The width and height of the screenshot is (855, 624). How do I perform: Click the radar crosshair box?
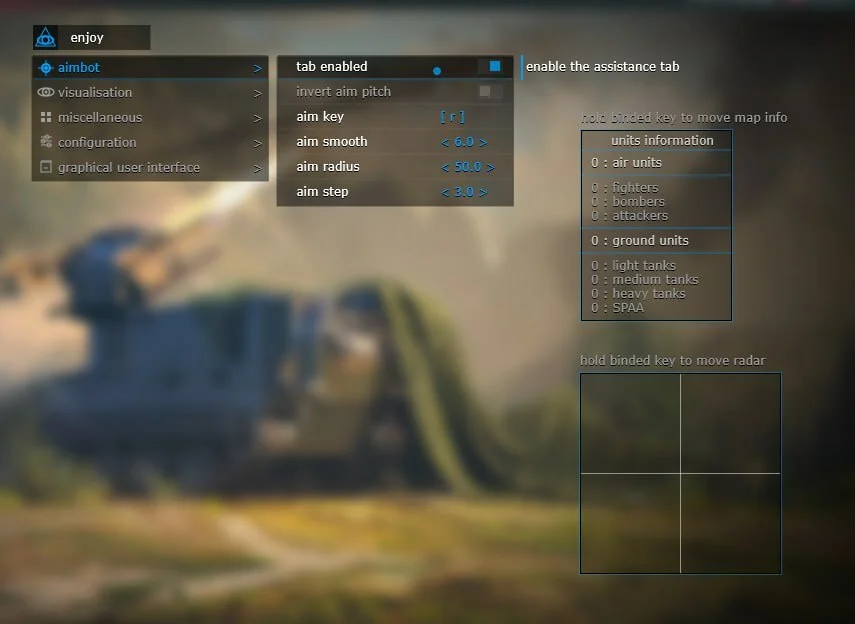point(680,473)
